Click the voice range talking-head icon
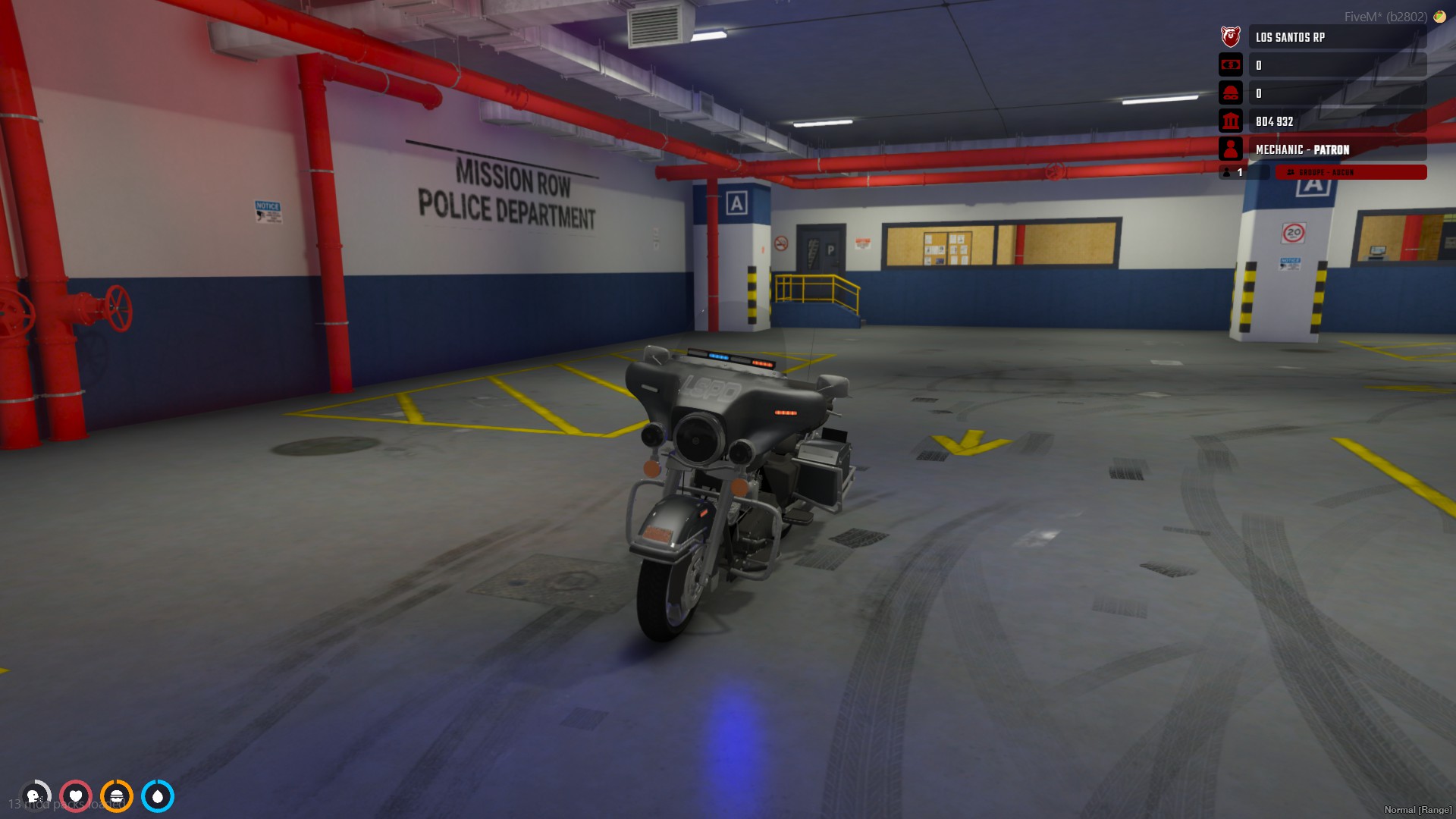 pos(35,796)
